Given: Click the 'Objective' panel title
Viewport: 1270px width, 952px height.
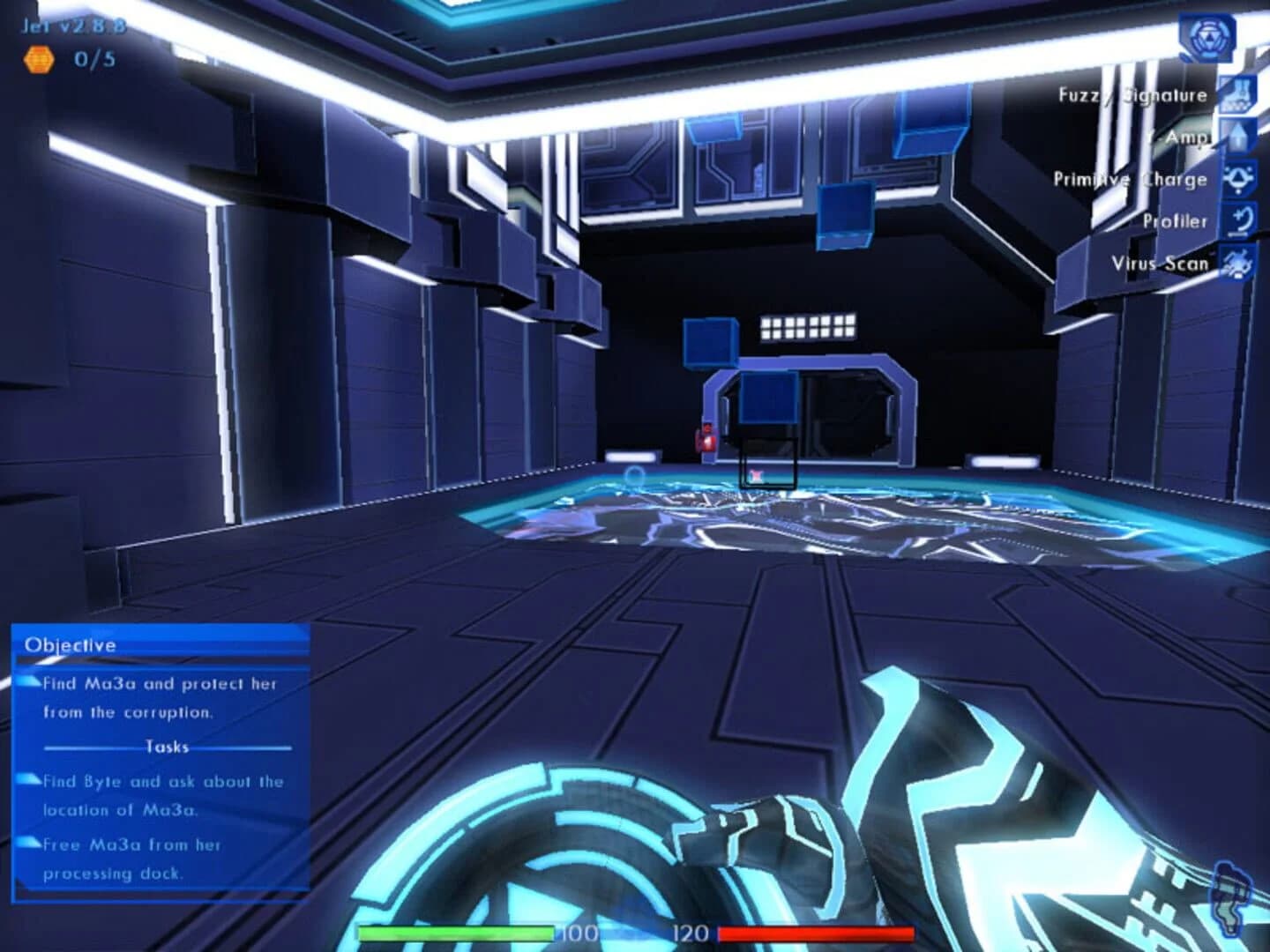Looking at the screenshot, I should coord(69,644).
